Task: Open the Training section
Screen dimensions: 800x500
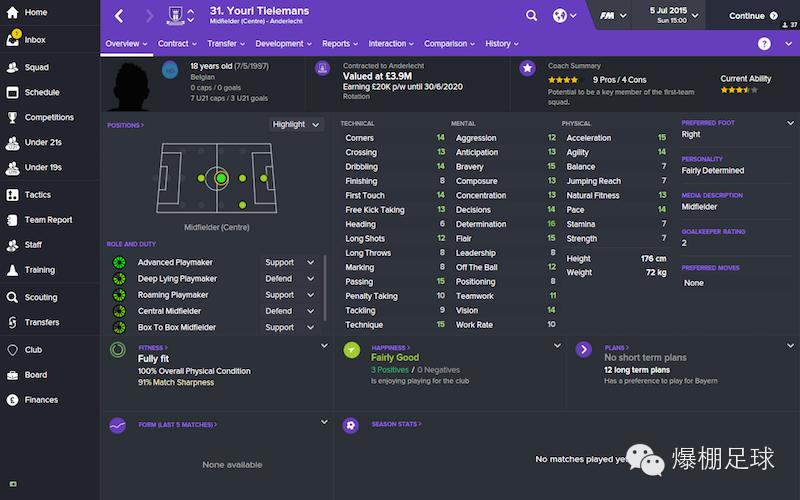Action: [x=39, y=270]
